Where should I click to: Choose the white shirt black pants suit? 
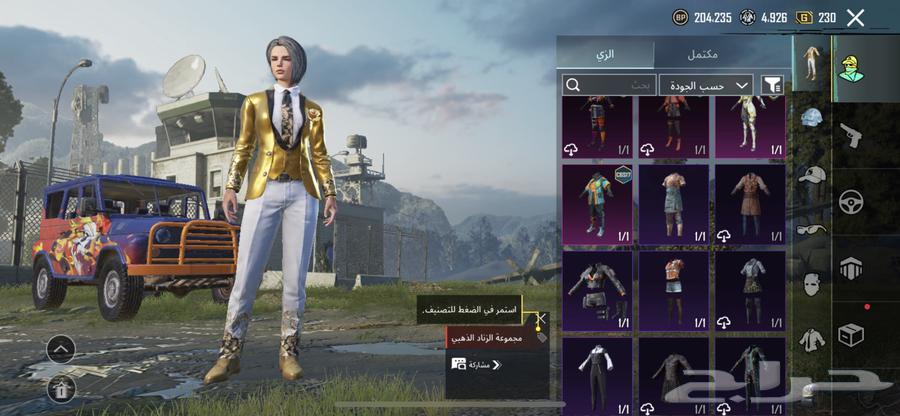597,376
